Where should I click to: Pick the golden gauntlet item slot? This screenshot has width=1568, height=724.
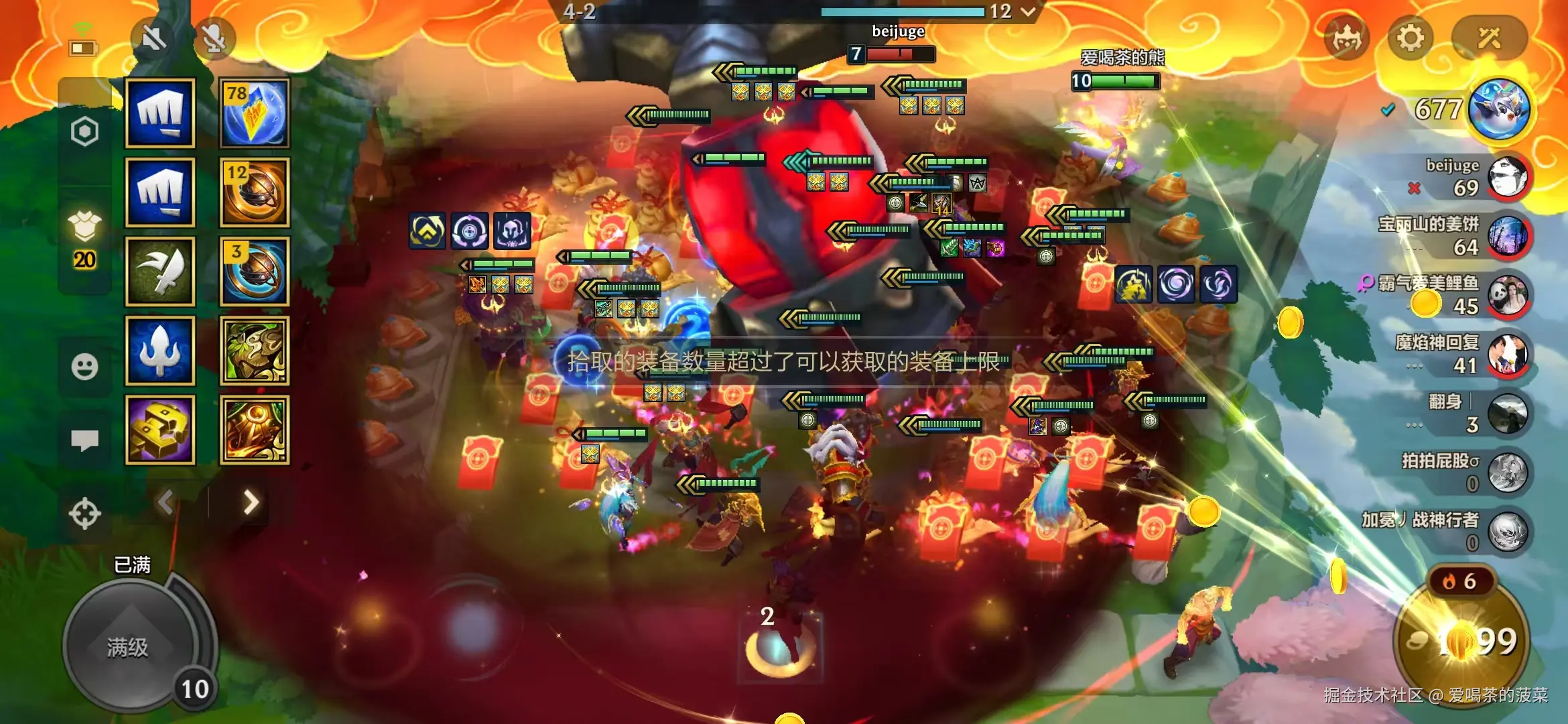[160, 430]
